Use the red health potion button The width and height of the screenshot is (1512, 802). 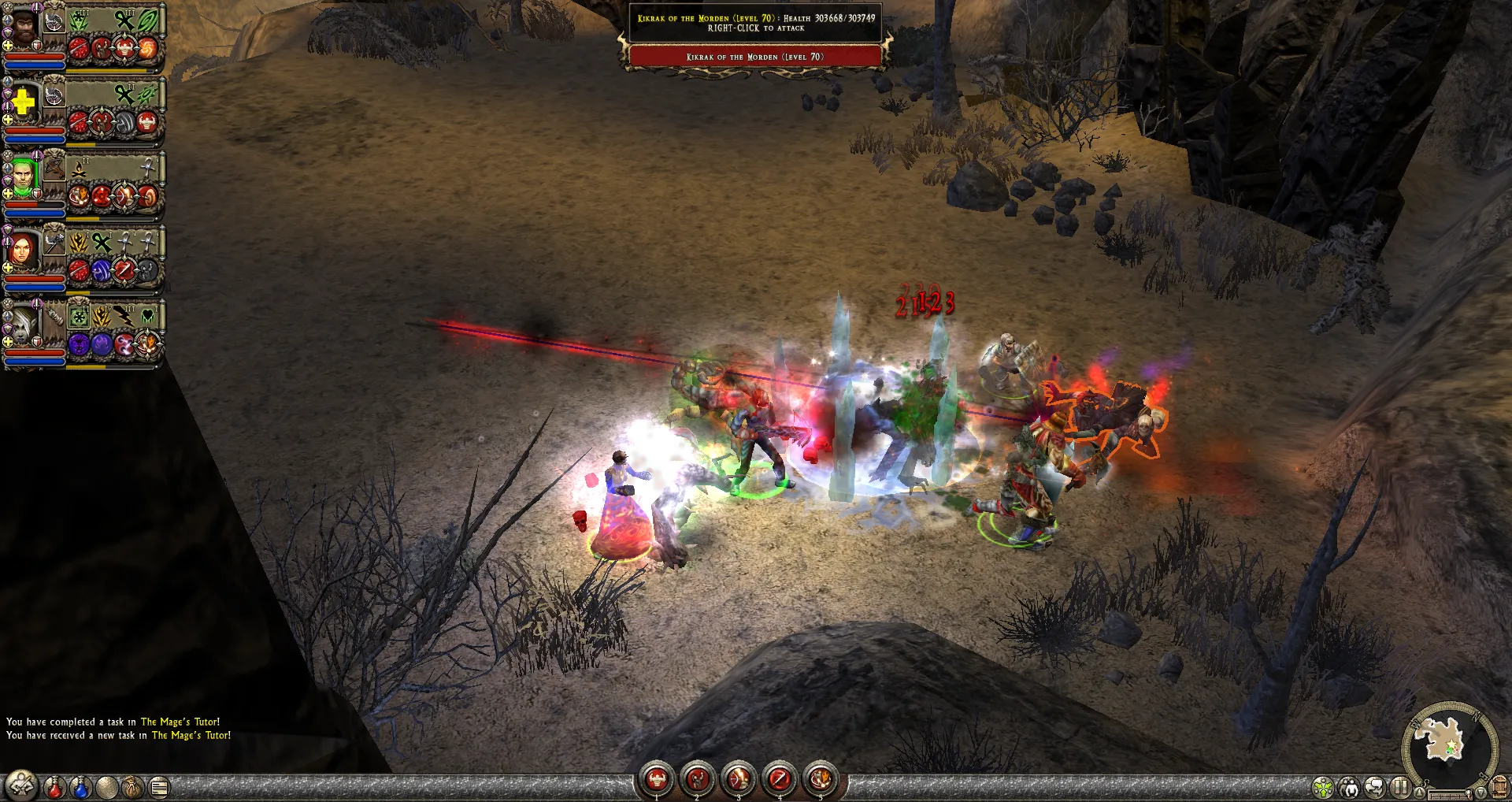54,786
